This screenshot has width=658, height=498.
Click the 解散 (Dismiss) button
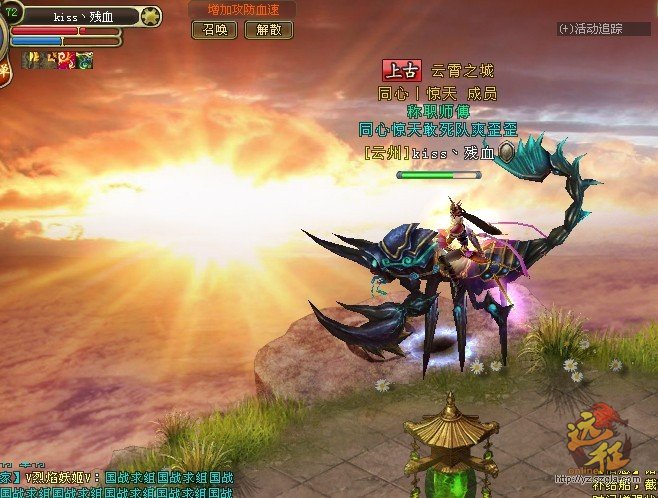click(269, 30)
